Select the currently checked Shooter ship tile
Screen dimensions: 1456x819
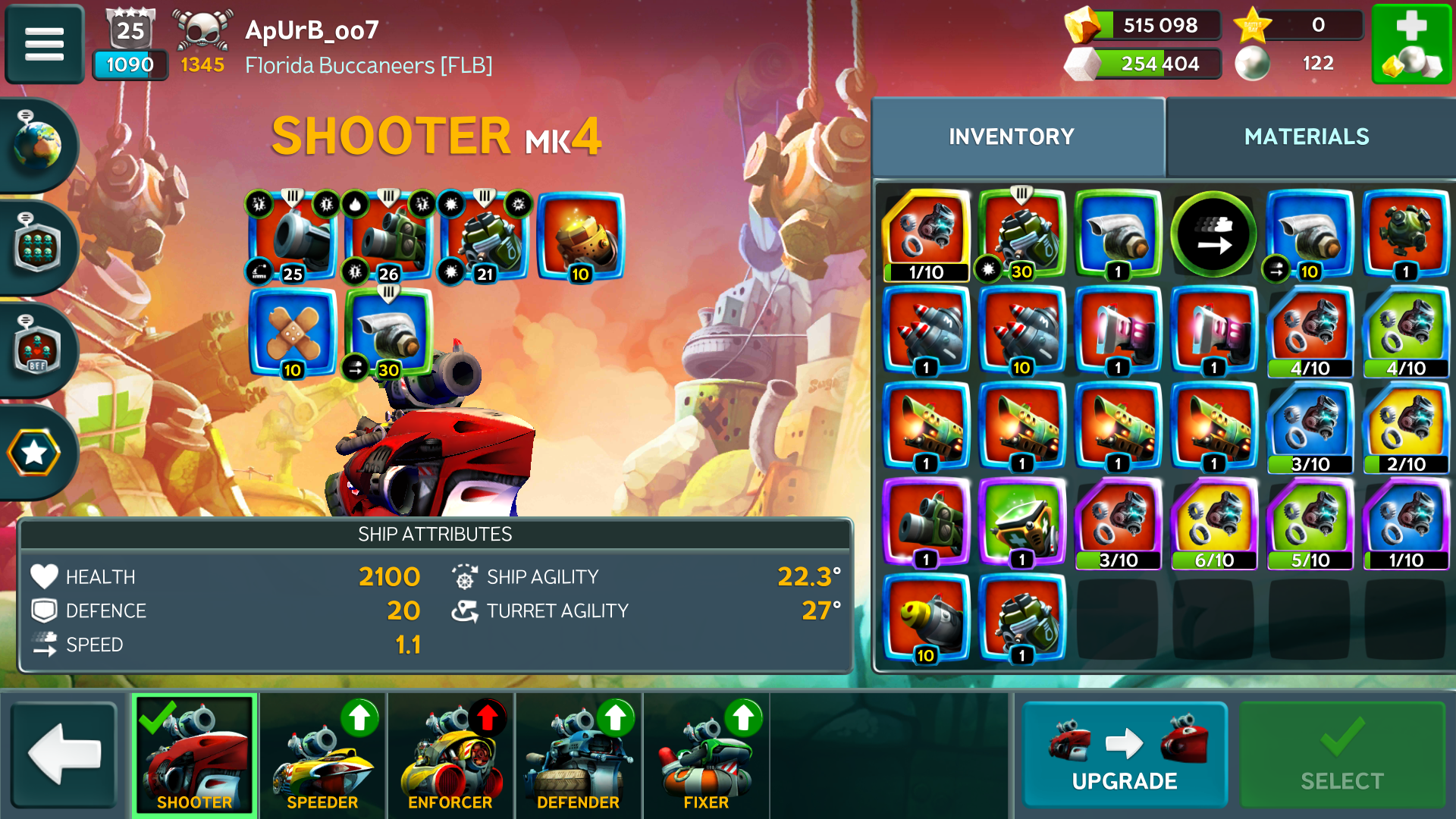coord(195,755)
